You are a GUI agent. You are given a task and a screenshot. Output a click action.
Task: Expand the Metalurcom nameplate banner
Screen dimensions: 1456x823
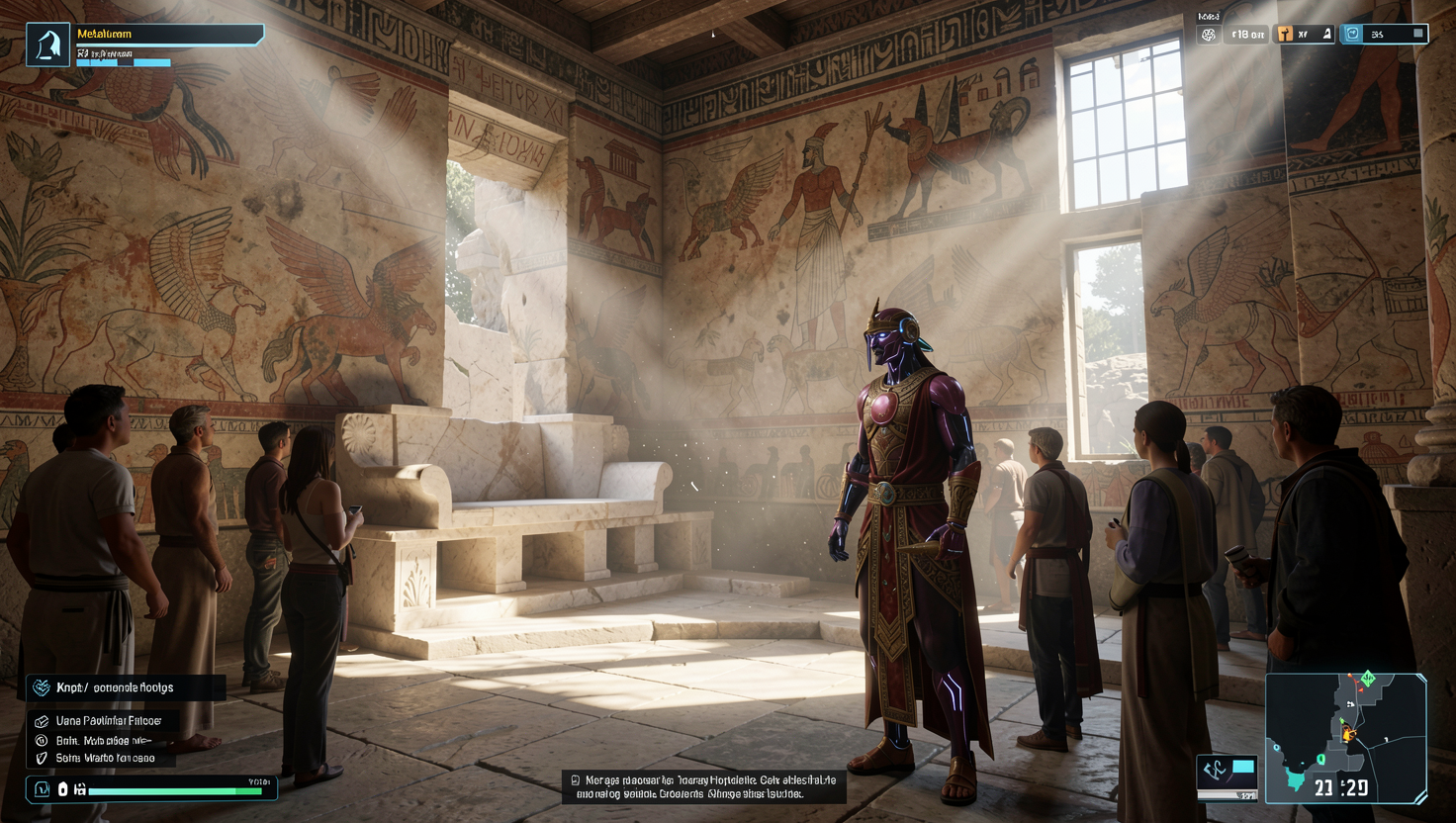click(x=168, y=33)
